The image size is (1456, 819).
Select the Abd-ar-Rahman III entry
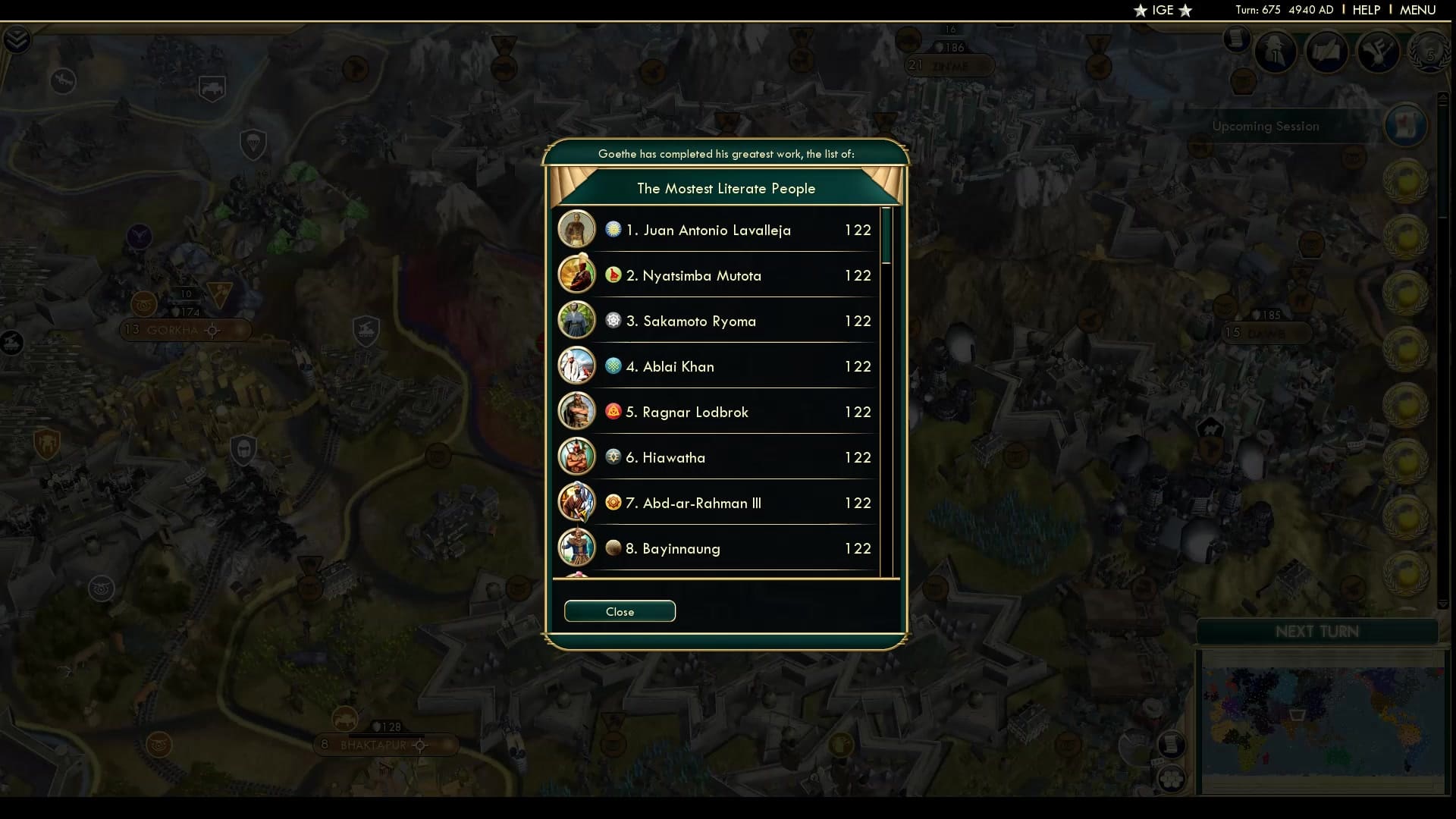[x=717, y=503]
